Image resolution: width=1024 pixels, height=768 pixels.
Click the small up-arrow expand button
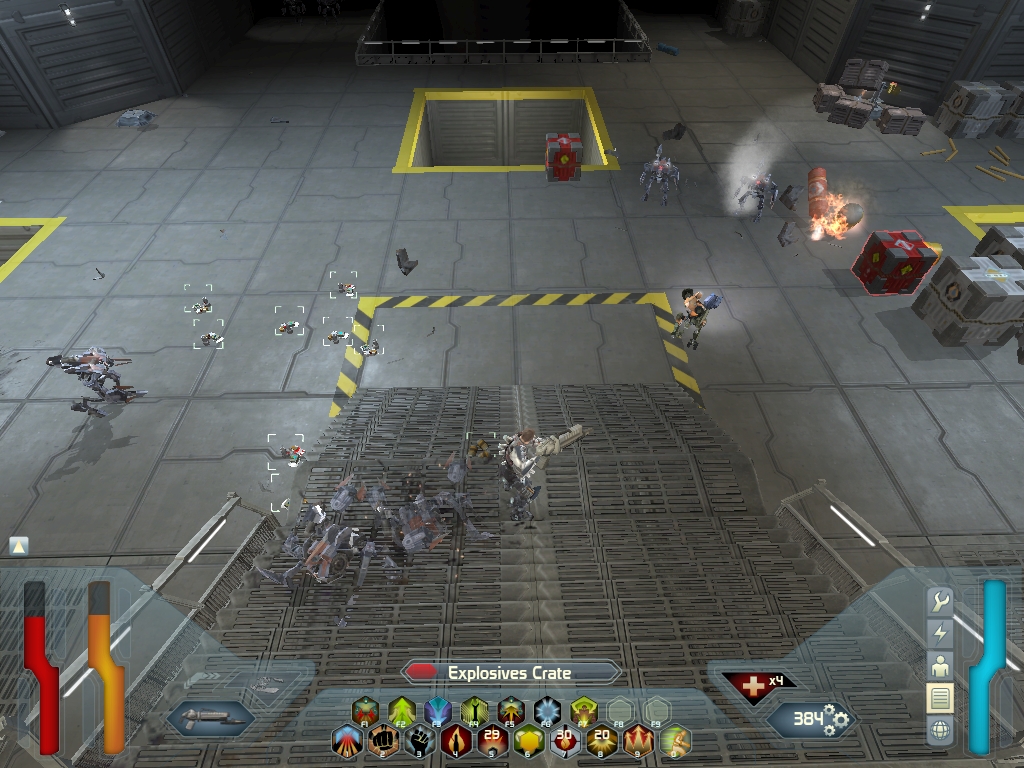pos(18,546)
